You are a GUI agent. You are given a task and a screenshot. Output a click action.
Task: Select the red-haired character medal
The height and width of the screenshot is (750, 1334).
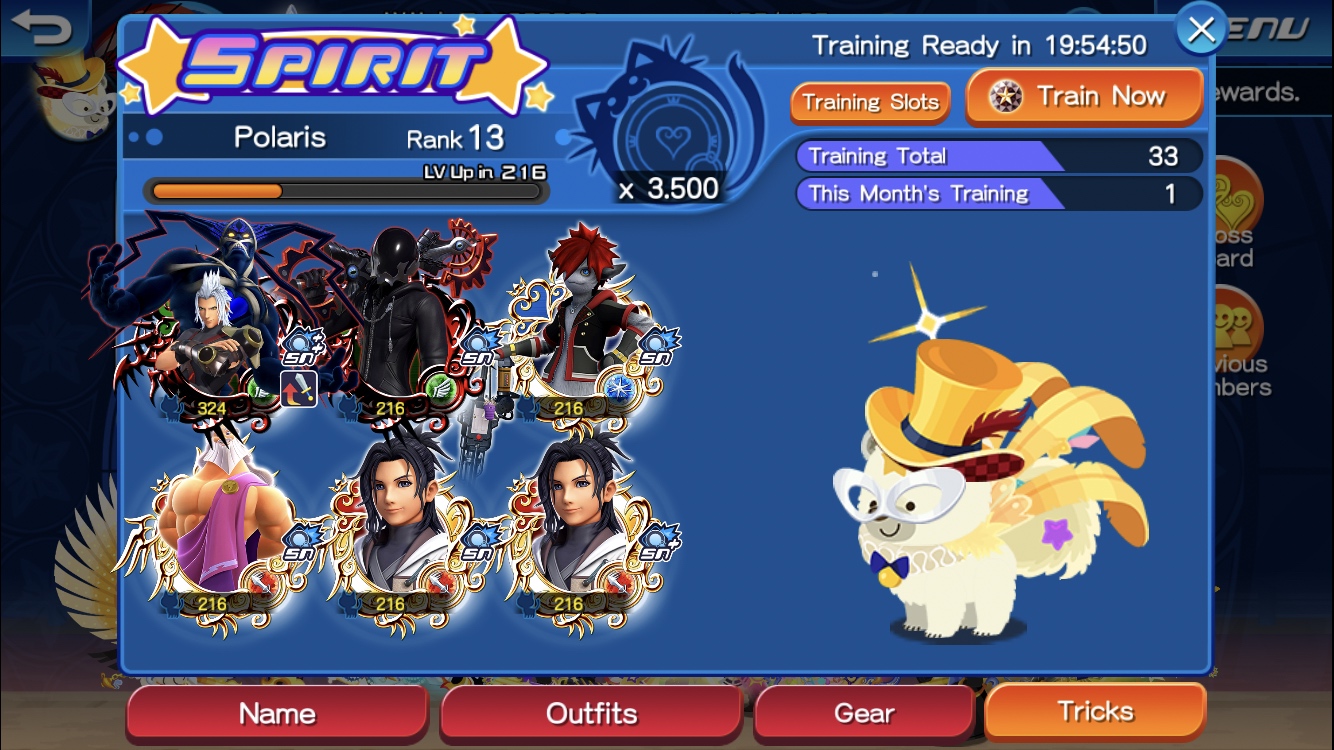pos(572,320)
